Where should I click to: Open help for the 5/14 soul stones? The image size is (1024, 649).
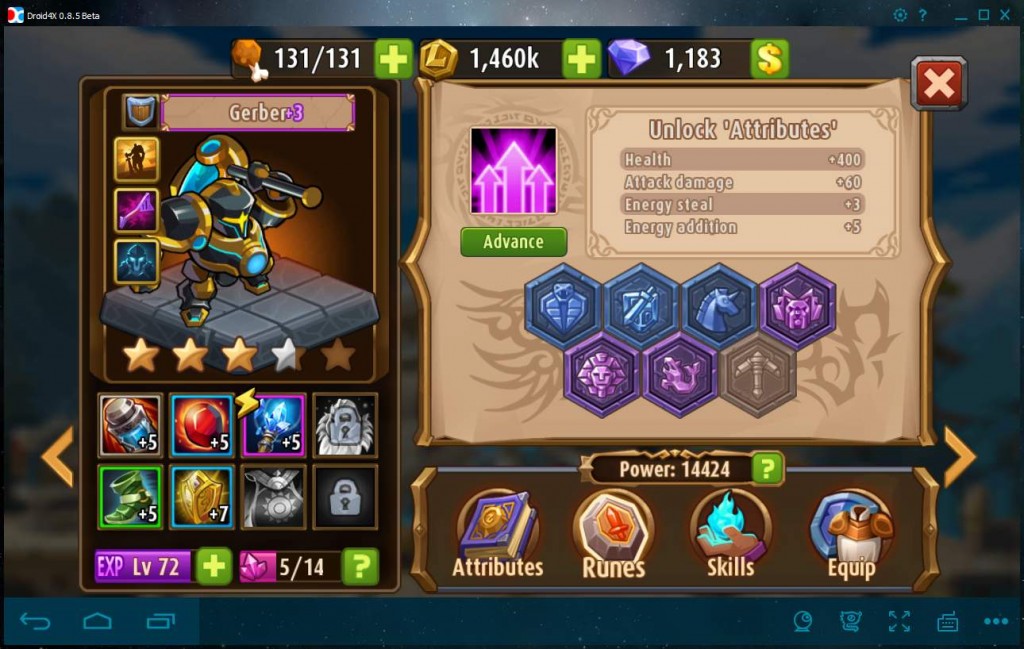(360, 567)
